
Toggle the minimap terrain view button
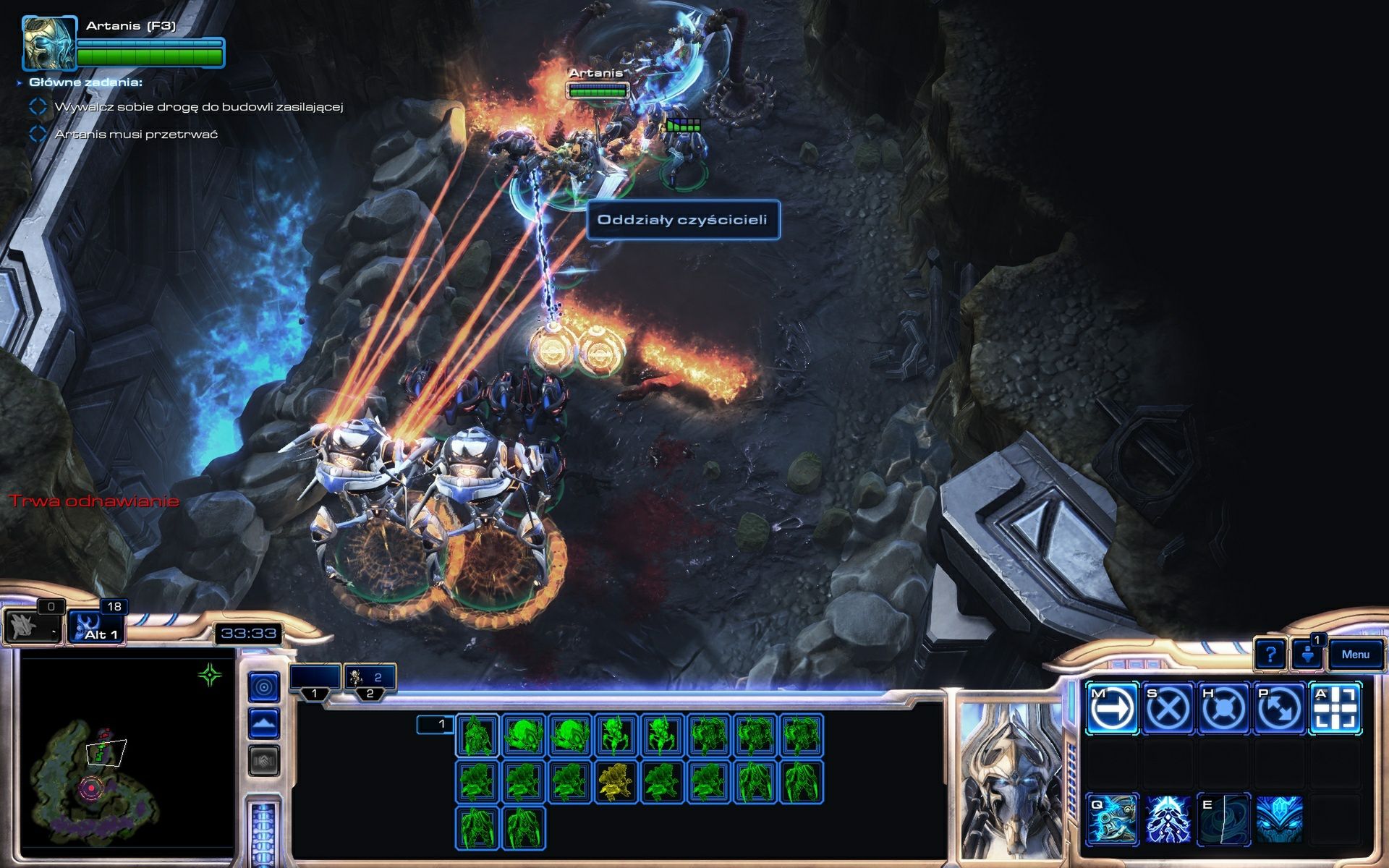tap(265, 723)
